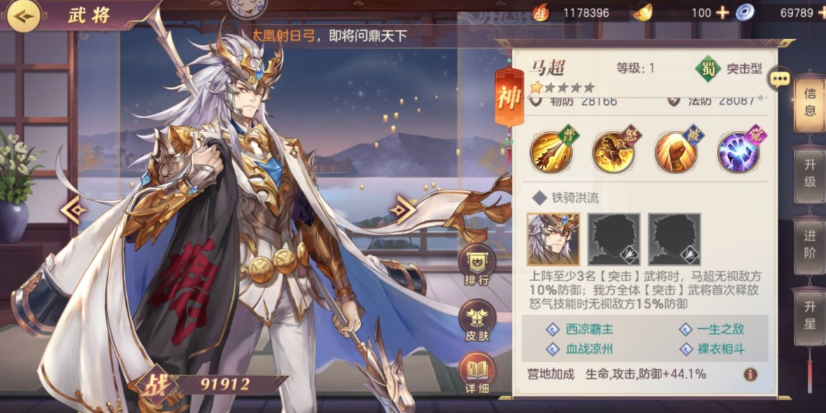Go back using the arrow button
826x413 pixels.
(22, 14)
